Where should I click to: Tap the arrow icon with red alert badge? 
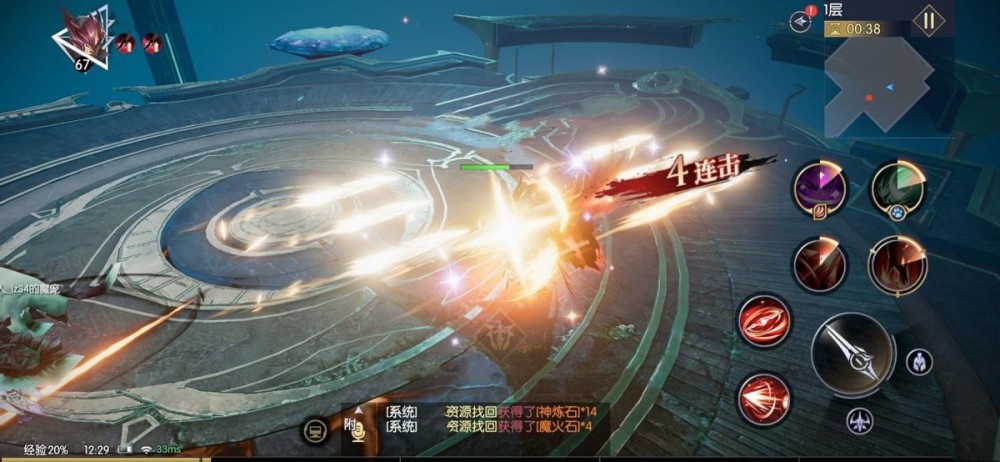[x=800, y=20]
